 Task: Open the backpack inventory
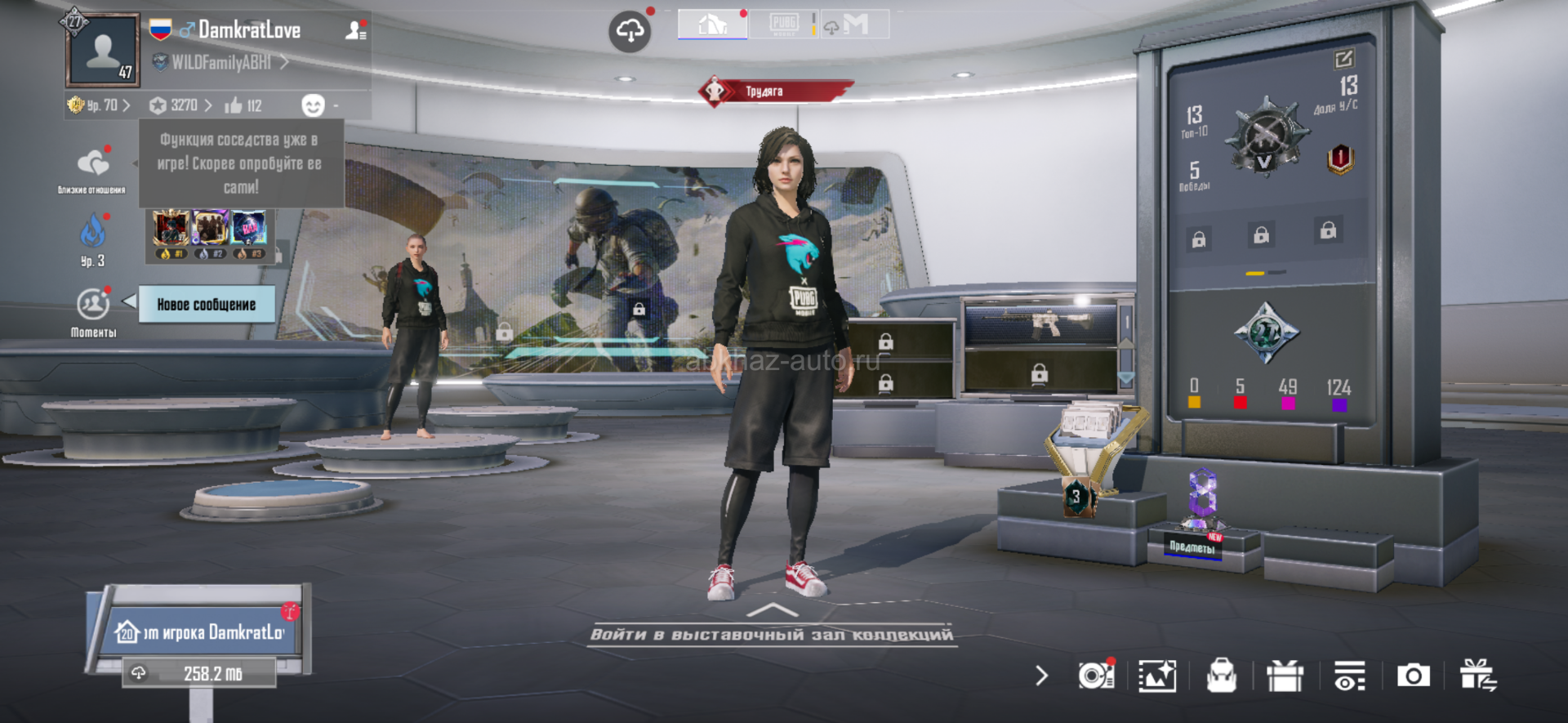pyautogui.click(x=1221, y=676)
